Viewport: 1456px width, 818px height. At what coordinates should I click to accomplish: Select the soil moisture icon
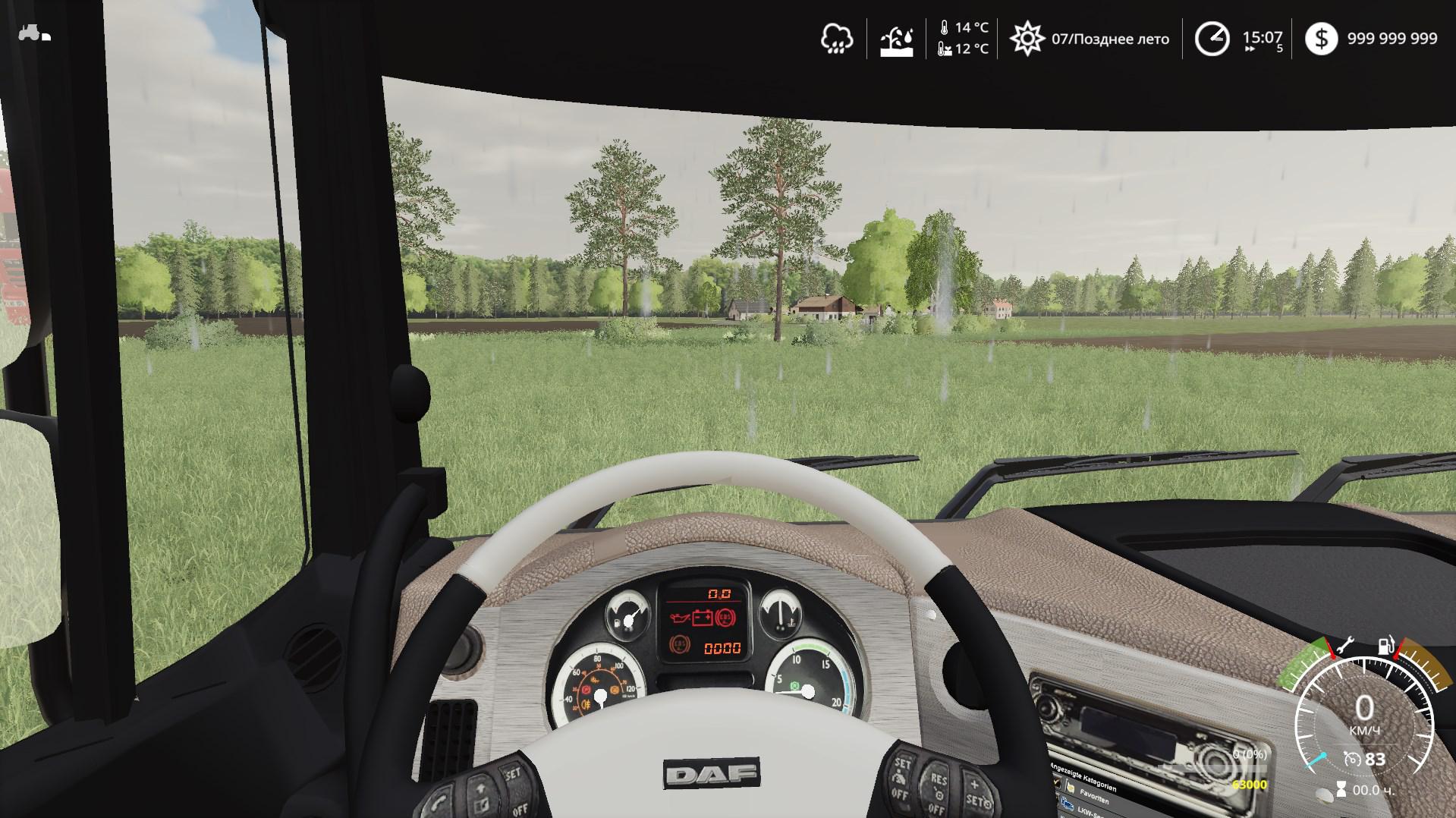tap(896, 39)
